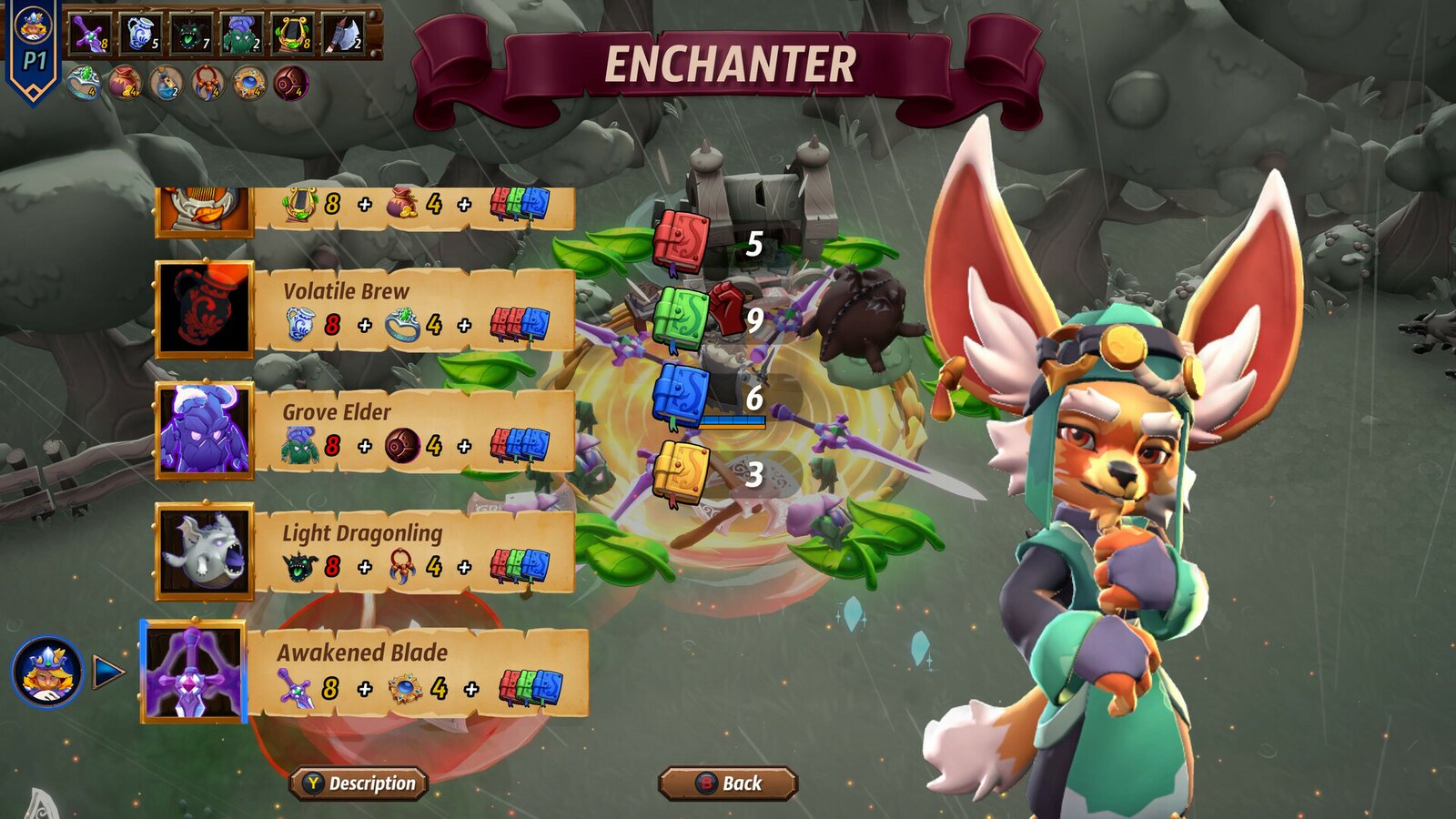Click the dark red orb component
This screenshot has height=819, width=1456.
click(x=291, y=84)
